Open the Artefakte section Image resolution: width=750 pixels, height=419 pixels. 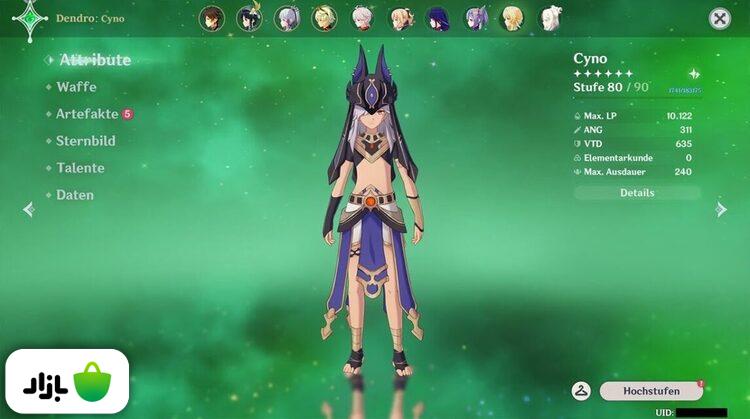click(87, 114)
